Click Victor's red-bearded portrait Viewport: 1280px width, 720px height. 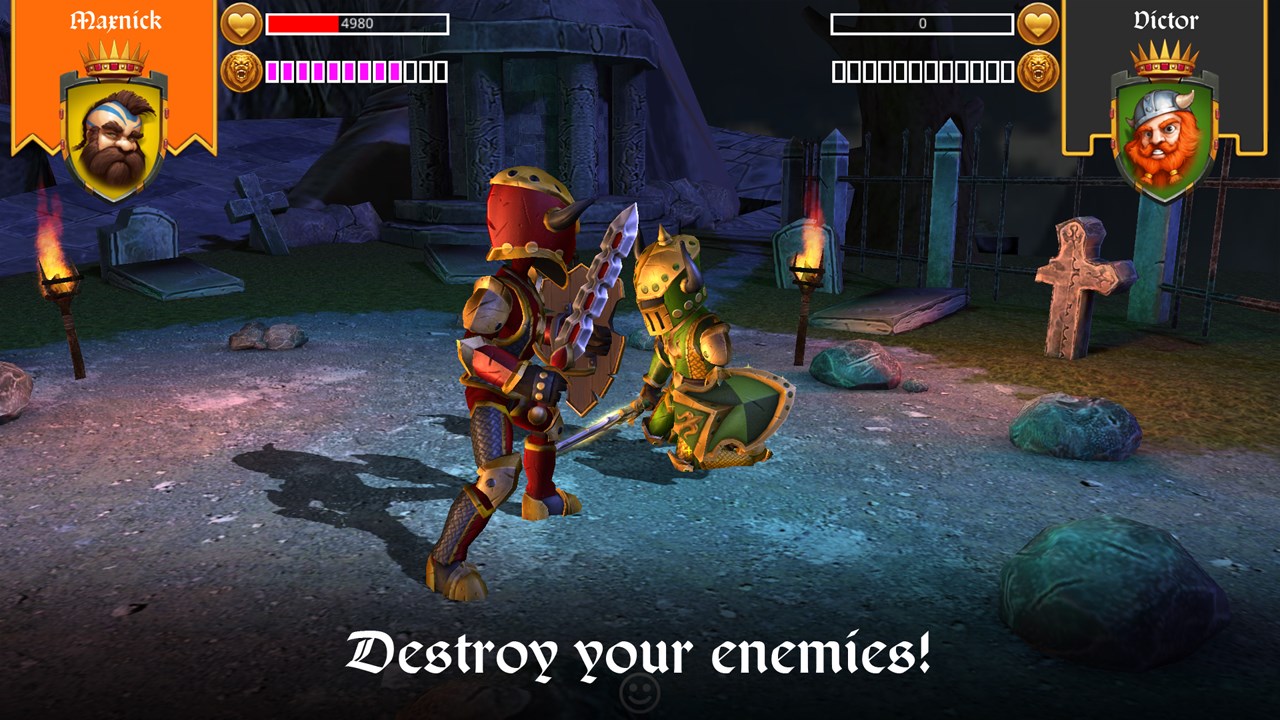pyautogui.click(x=1164, y=135)
